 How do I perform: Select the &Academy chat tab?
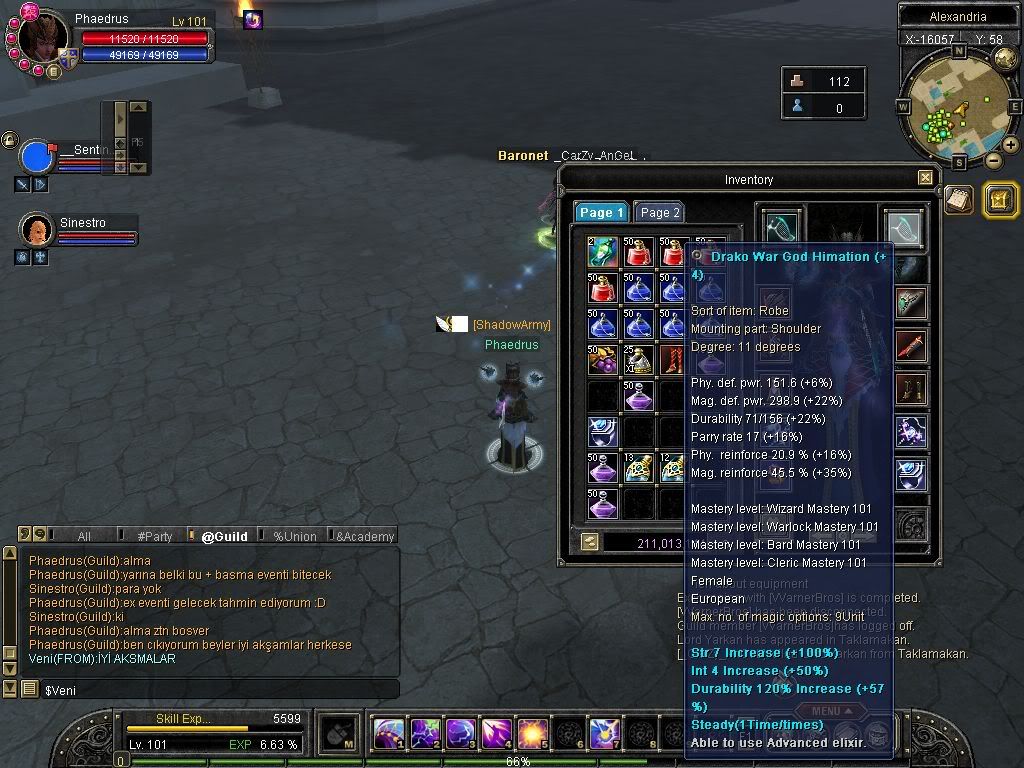[364, 536]
